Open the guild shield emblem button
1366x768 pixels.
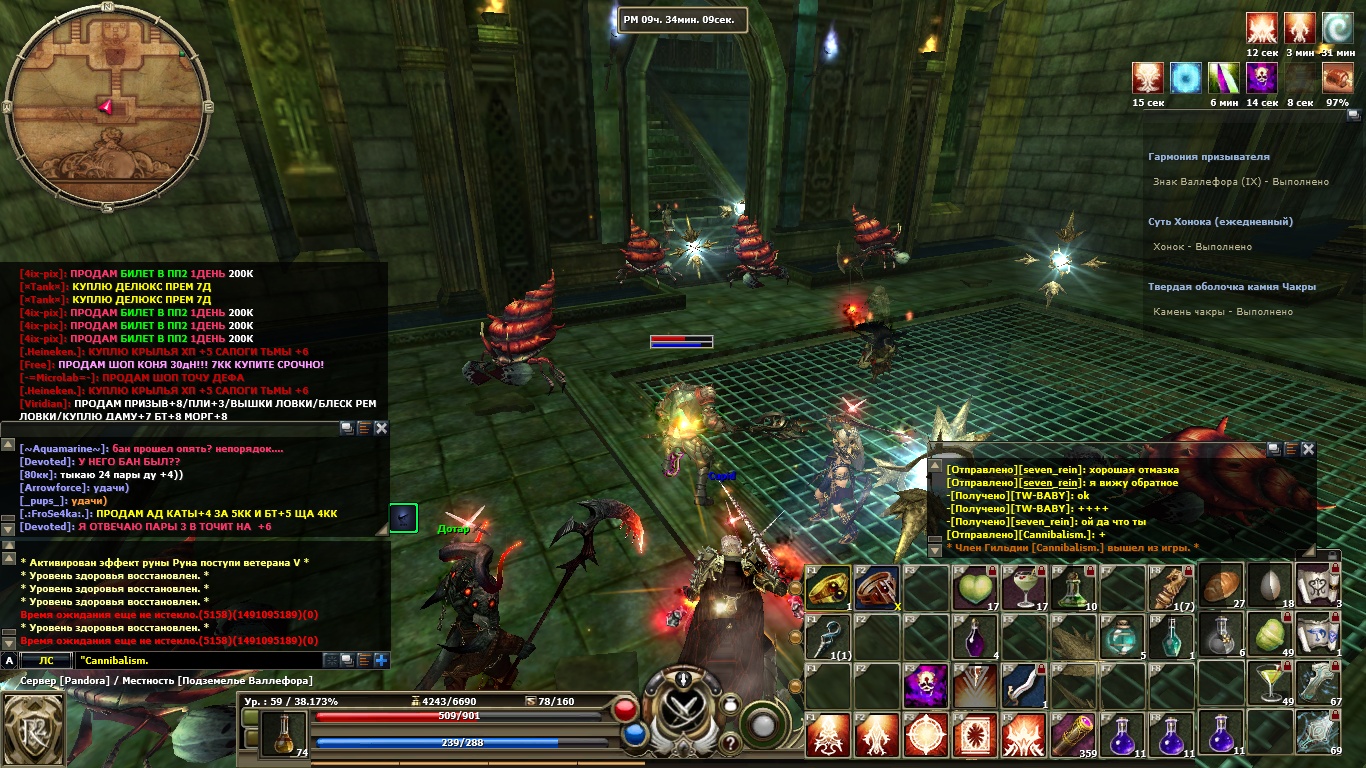32,729
